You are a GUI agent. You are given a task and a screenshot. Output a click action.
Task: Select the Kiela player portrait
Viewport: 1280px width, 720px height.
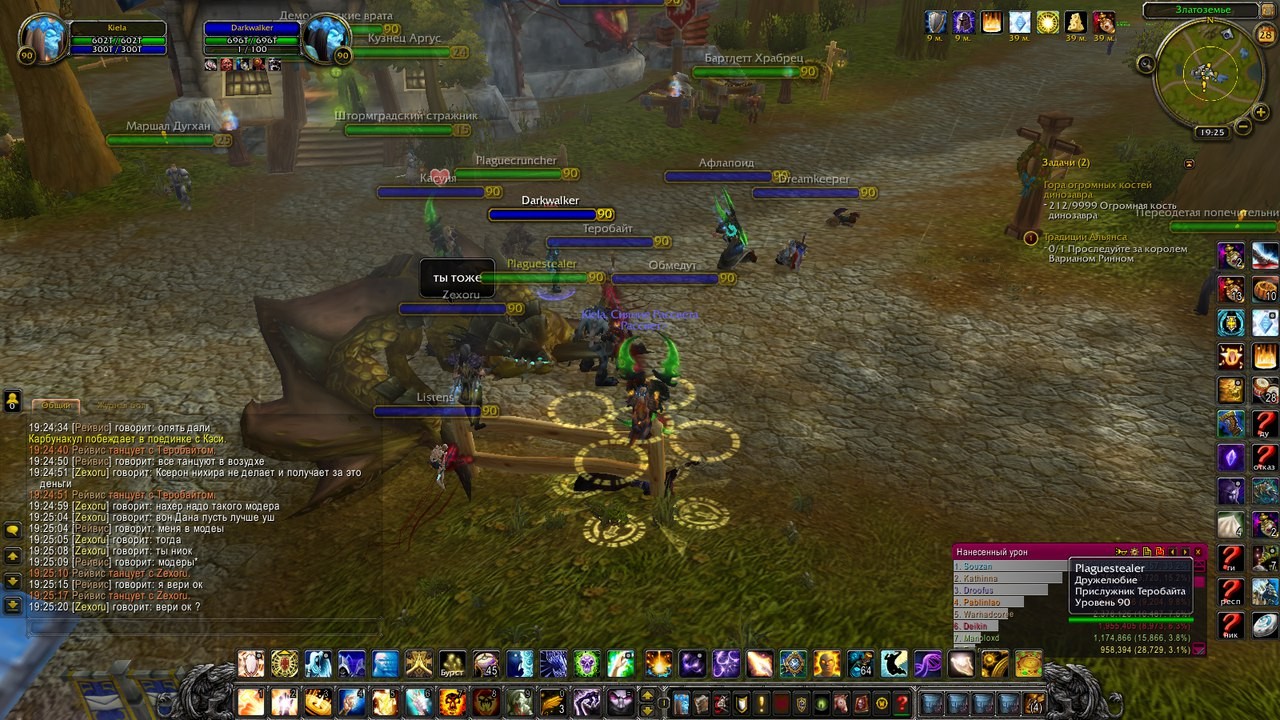[42, 39]
